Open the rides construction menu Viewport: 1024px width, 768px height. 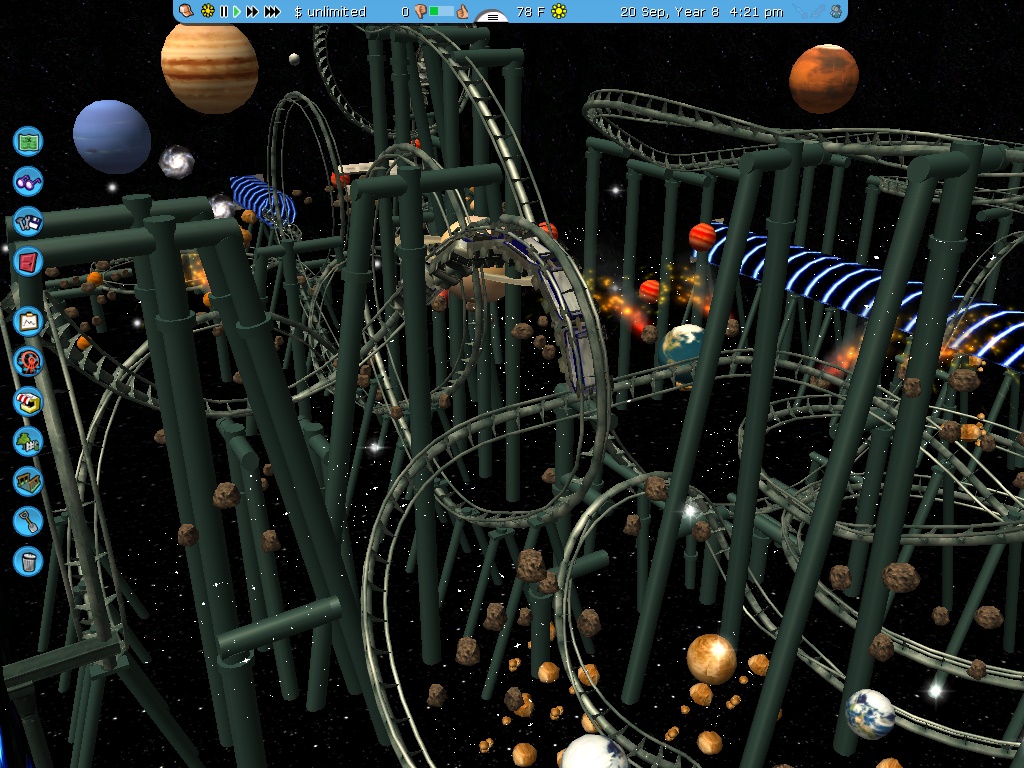coord(29,361)
